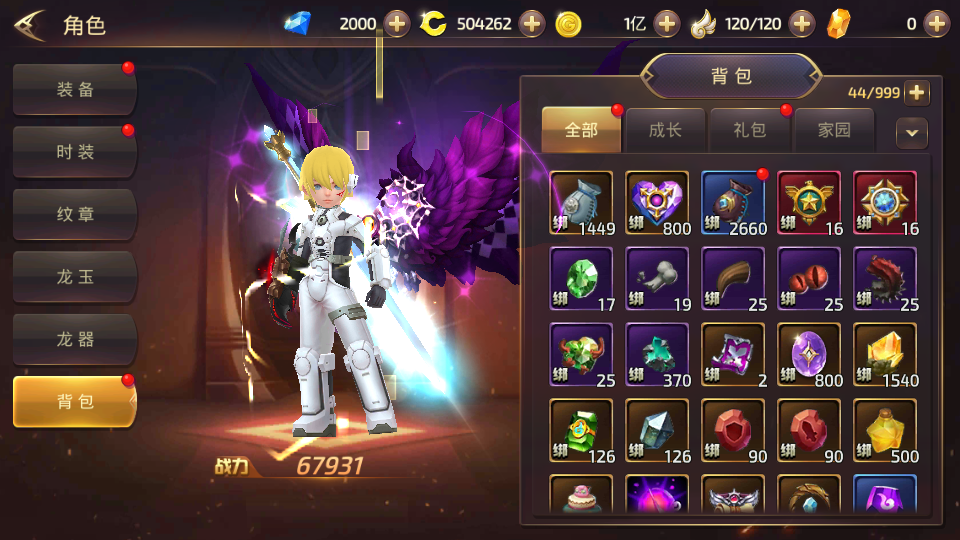Viewport: 960px width, 540px height.
Task: Refill wing stamina with plus button
Action: click(802, 23)
